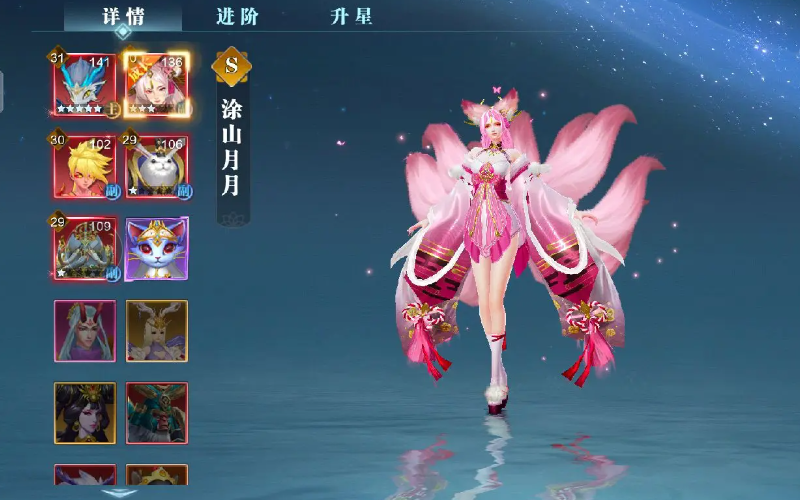Viewport: 800px width, 500px height.
Task: Go to the 升星 star-up tab
Action: pyautogui.click(x=352, y=16)
